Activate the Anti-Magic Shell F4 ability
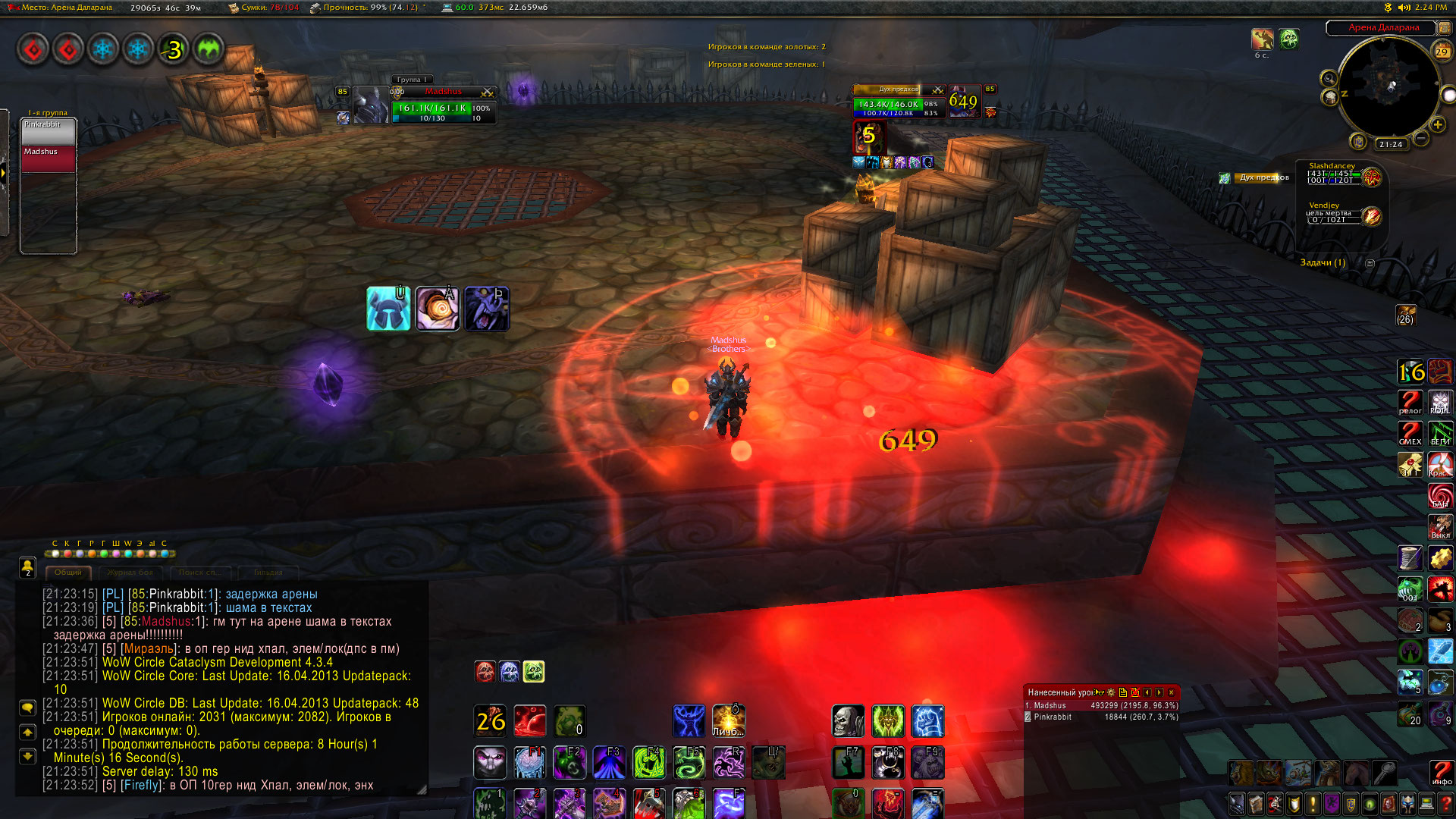The image size is (1456, 819). point(648,763)
